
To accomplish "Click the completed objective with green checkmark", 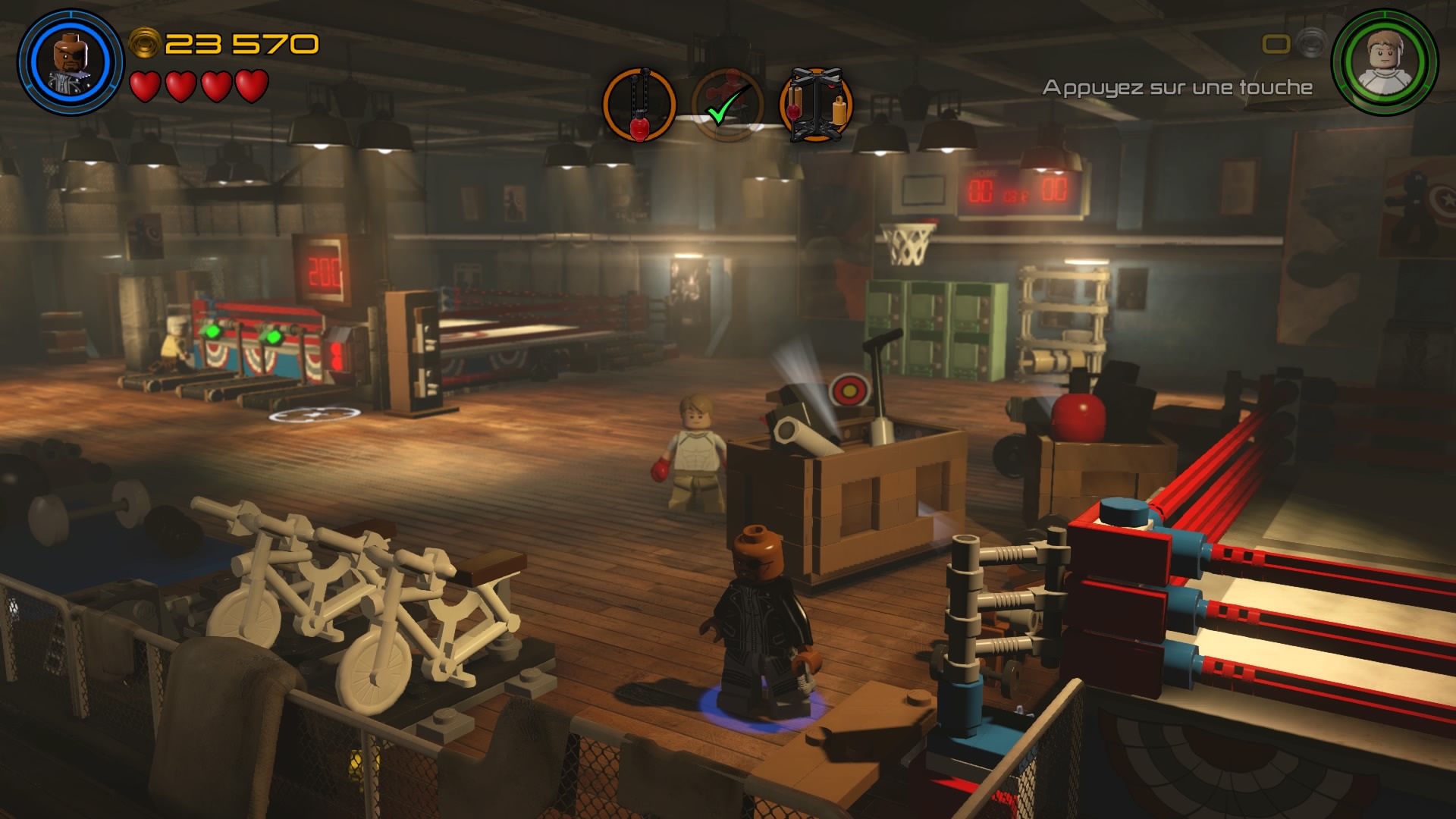I will point(726,105).
